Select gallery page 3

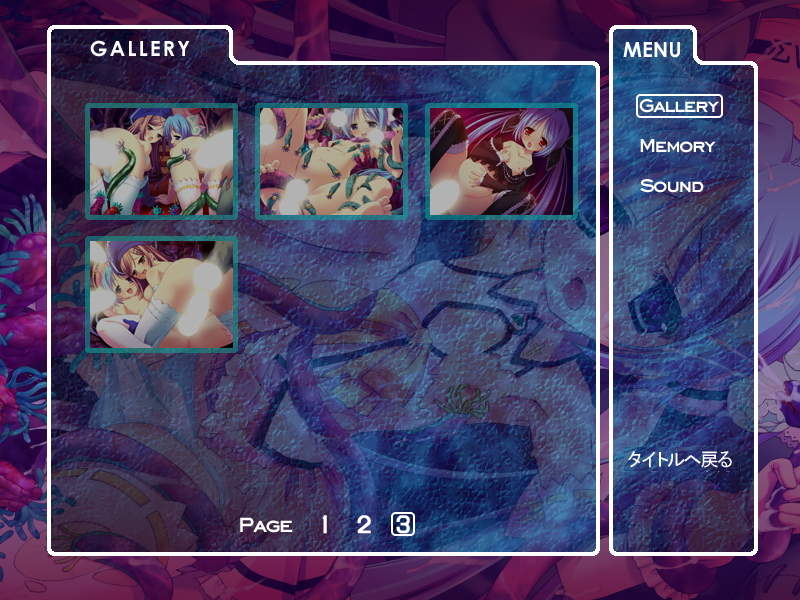click(403, 524)
